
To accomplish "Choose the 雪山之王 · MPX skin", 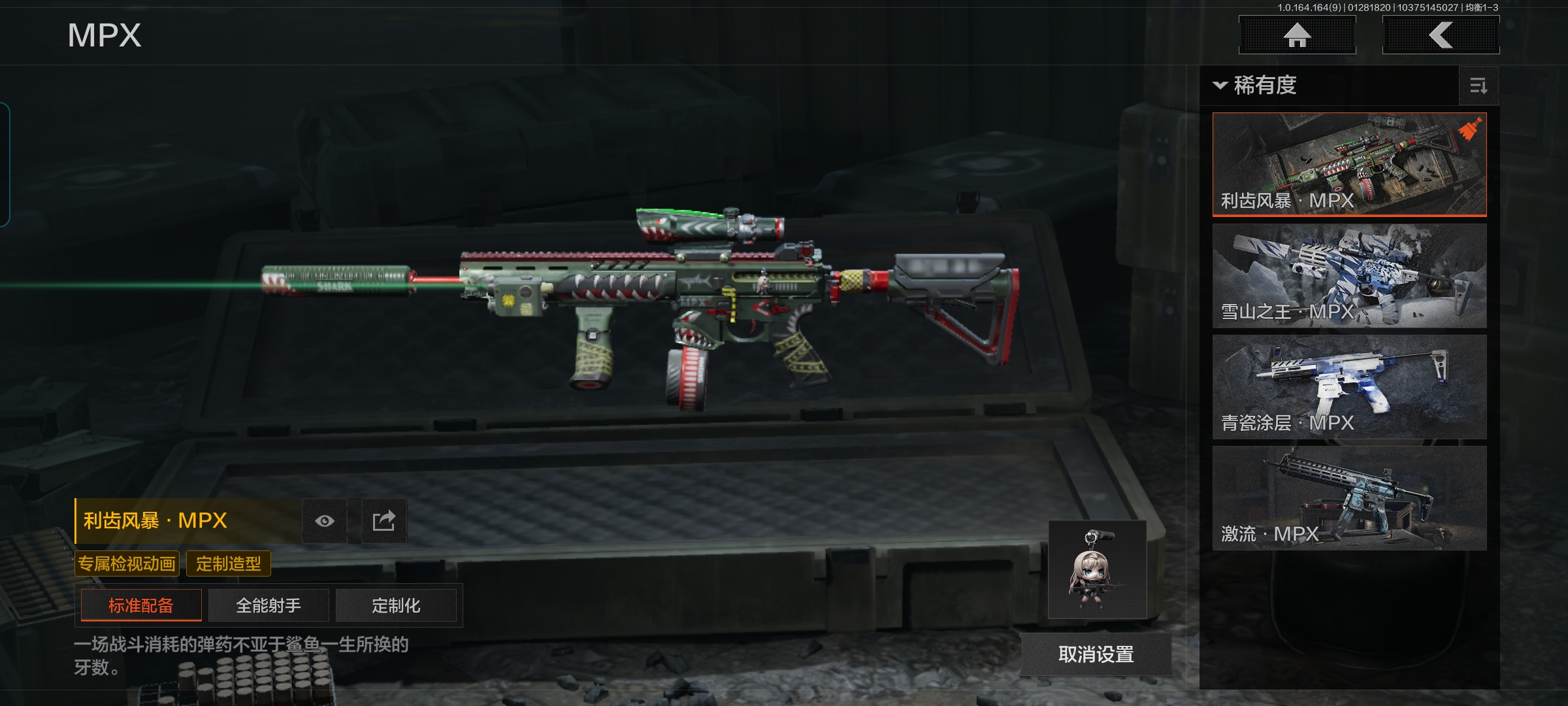I will [1349, 276].
